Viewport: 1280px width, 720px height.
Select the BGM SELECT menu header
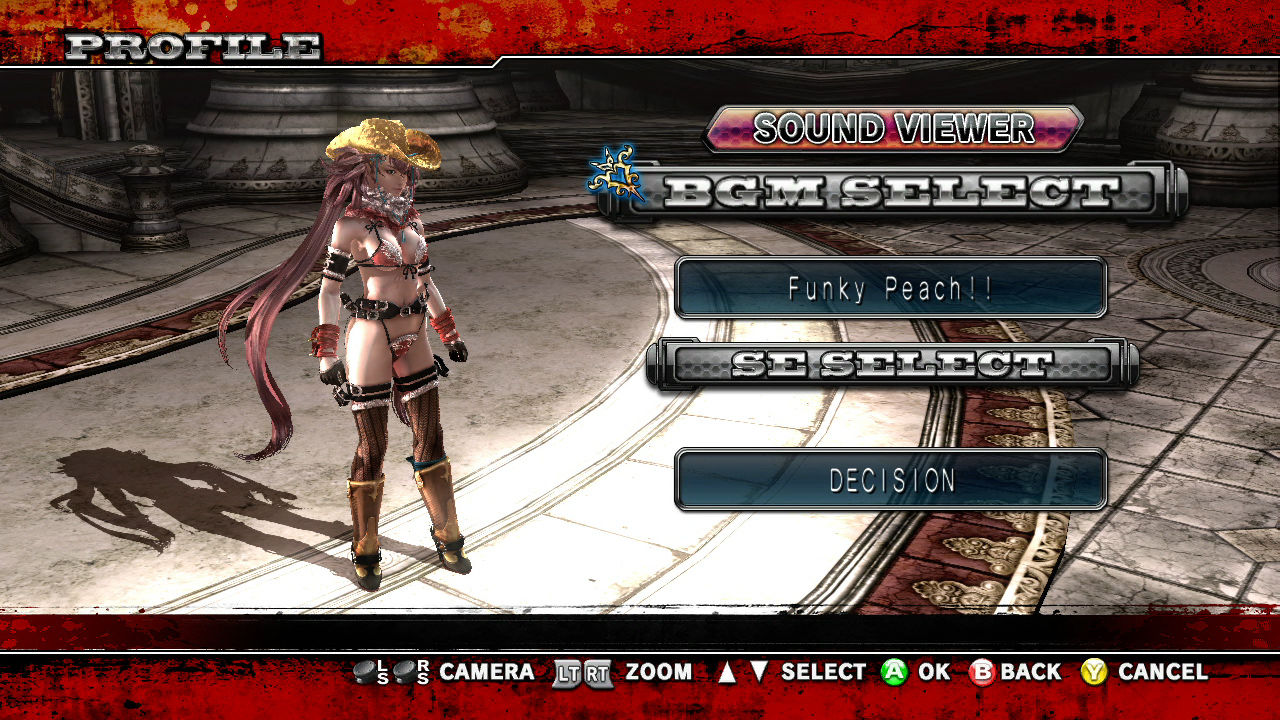[x=890, y=191]
